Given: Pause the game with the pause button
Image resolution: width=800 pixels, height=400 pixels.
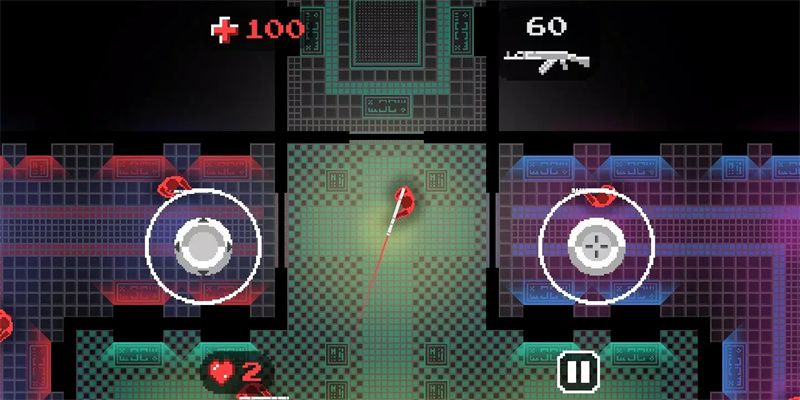Looking at the screenshot, I should 577,371.
